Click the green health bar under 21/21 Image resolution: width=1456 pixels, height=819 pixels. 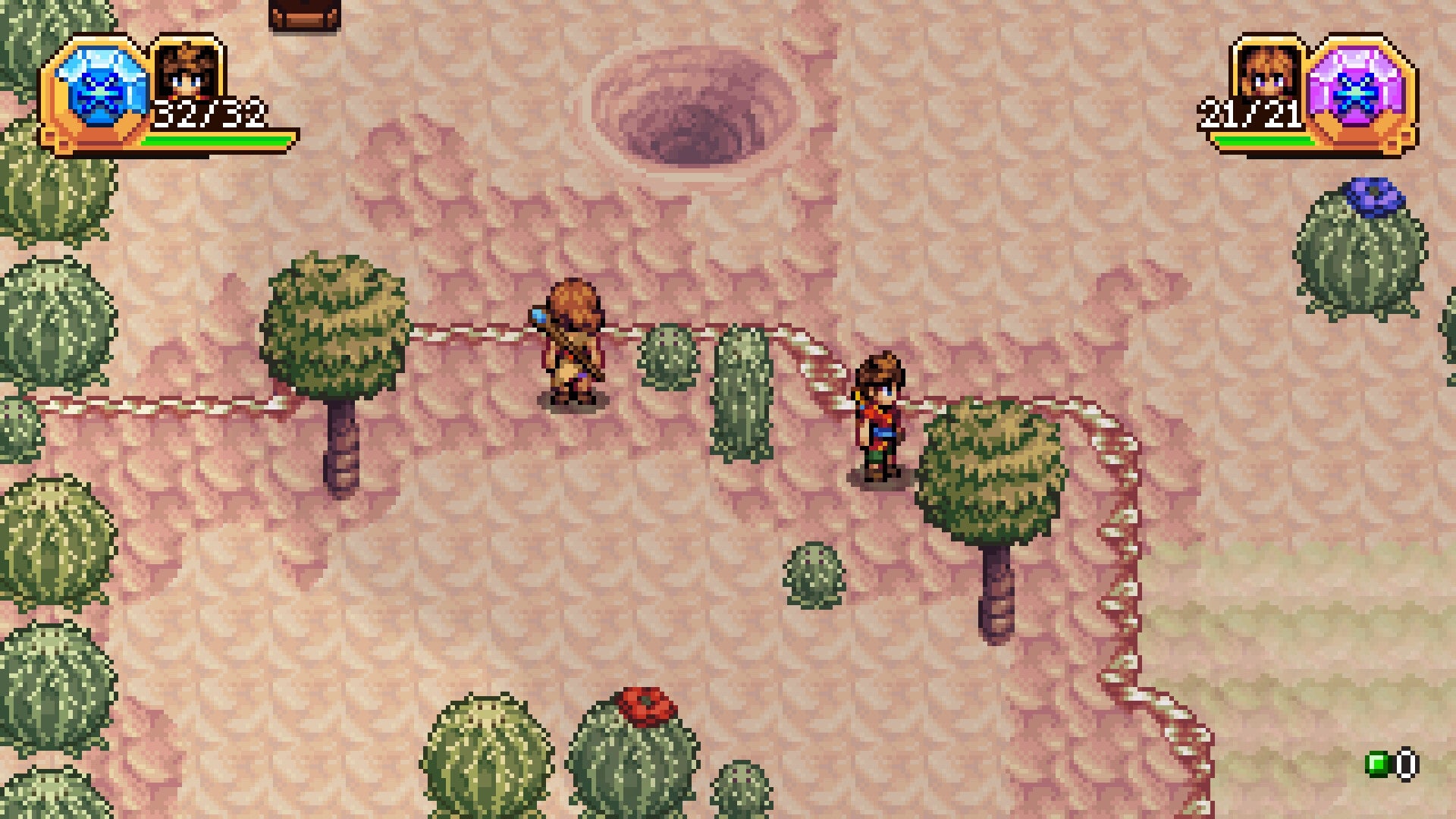pos(1266,140)
